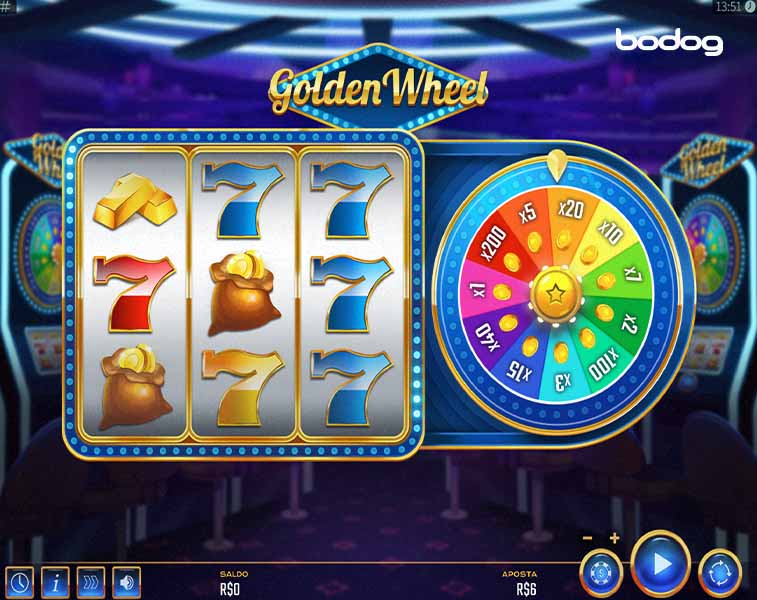
Task: Increase the bet with the plus sign
Action: (614, 538)
